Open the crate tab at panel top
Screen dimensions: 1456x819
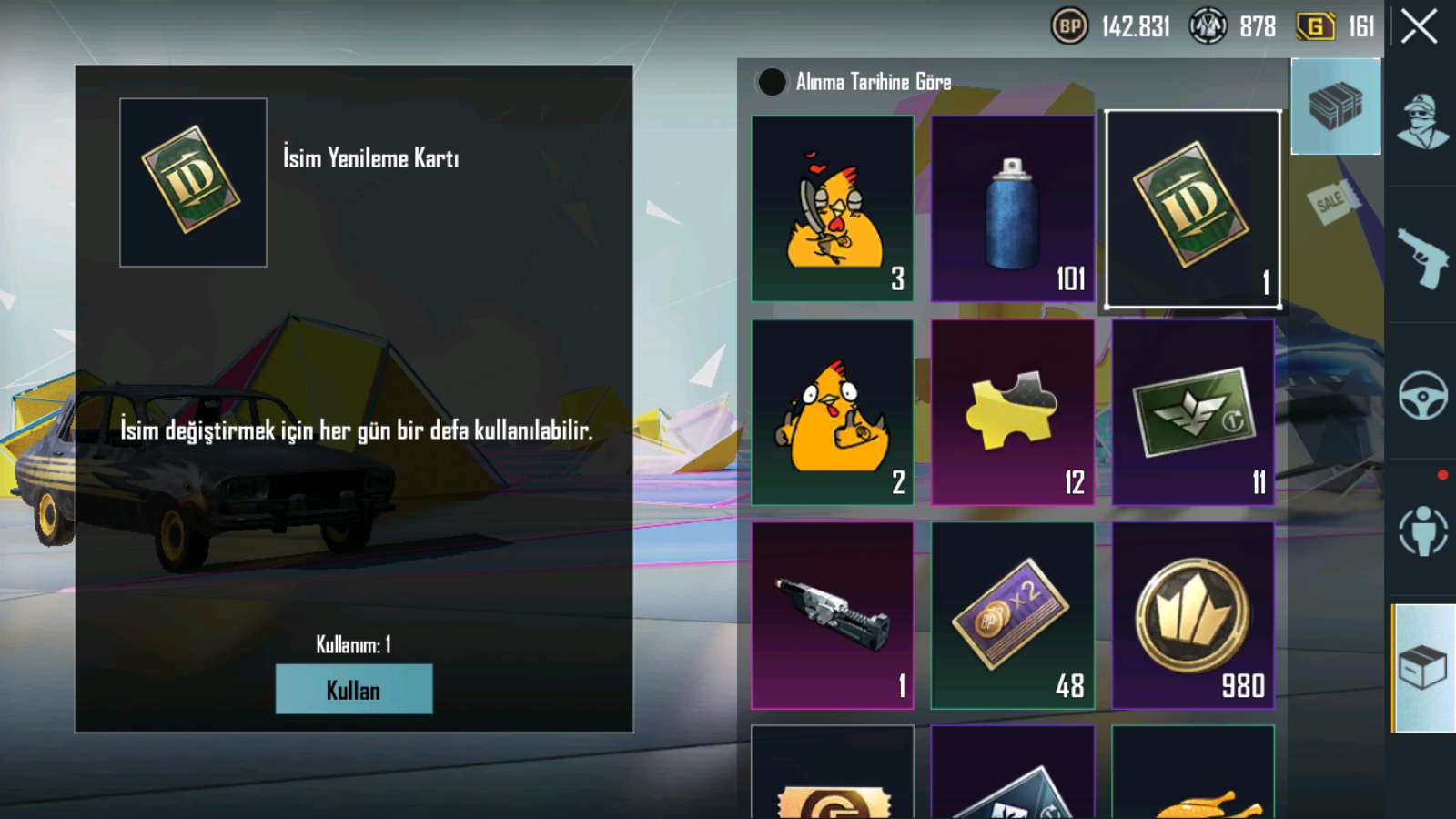(x=1335, y=106)
